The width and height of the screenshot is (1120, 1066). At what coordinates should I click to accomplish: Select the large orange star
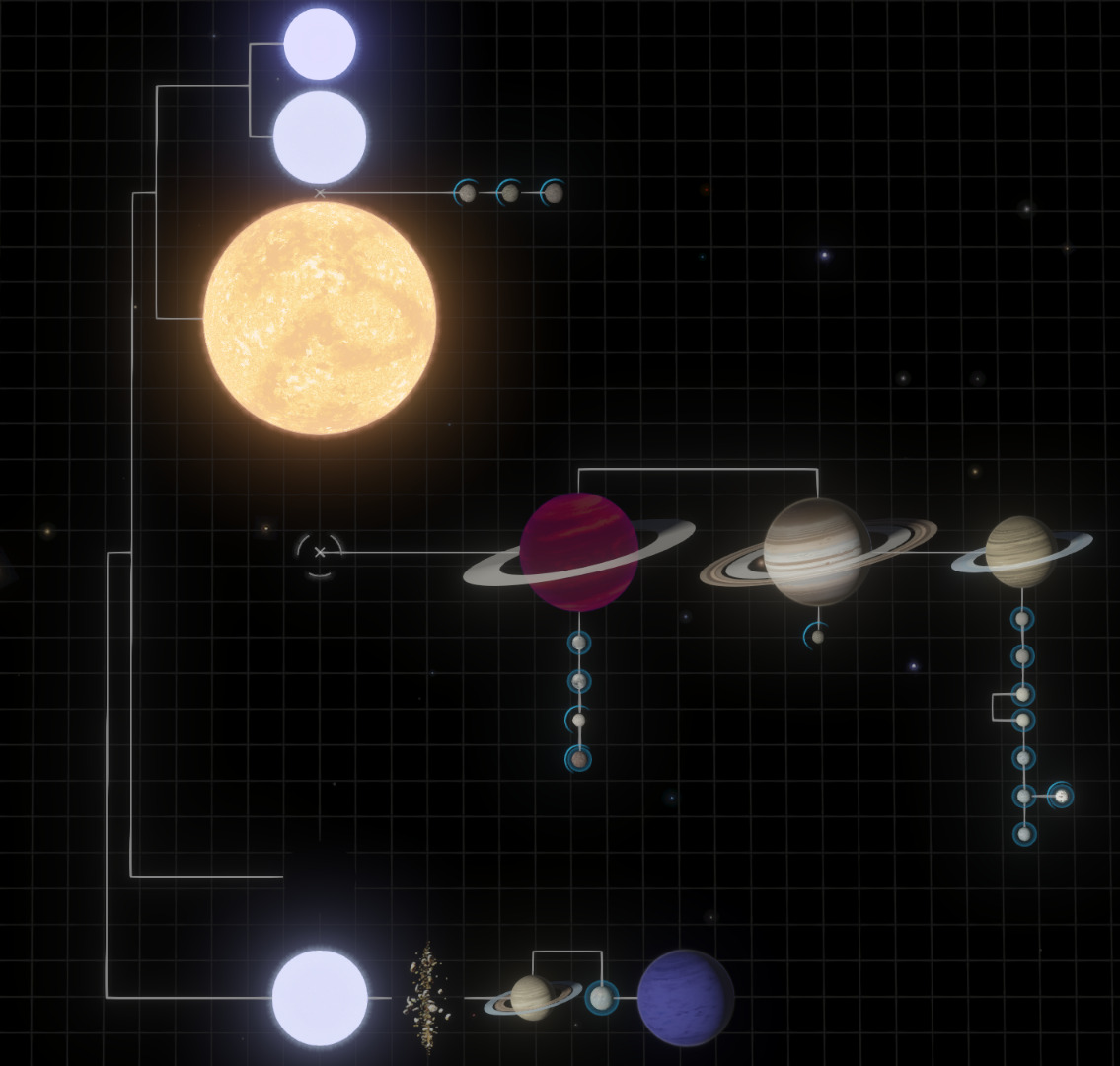pos(320,318)
